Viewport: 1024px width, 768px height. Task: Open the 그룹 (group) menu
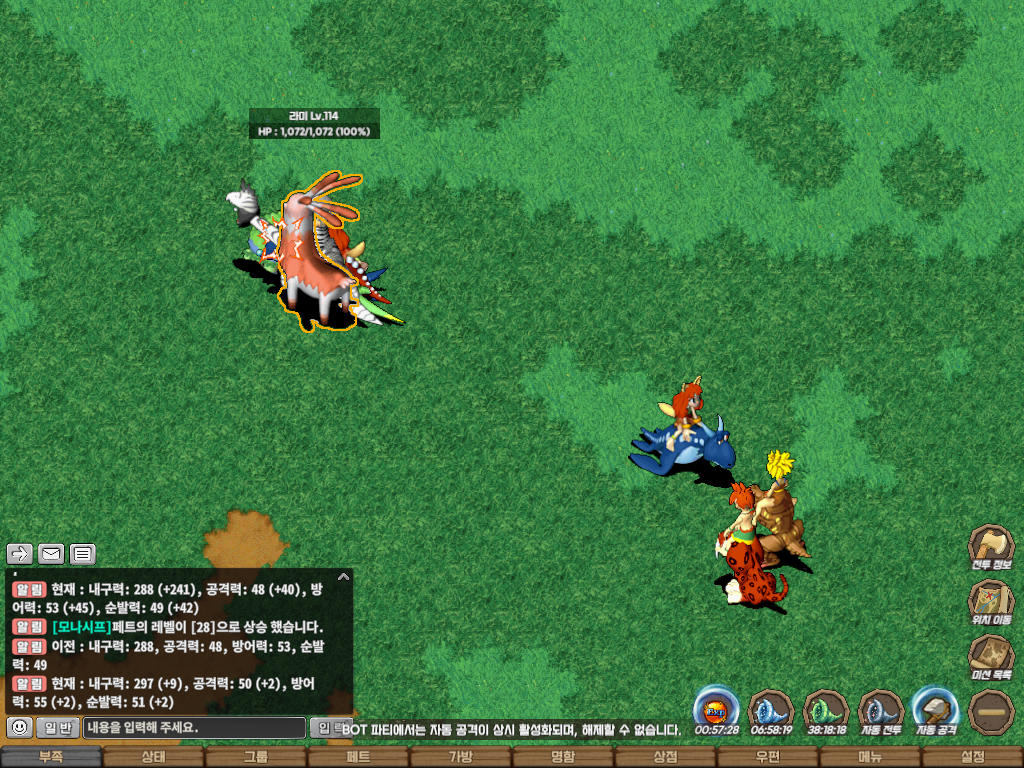point(255,757)
